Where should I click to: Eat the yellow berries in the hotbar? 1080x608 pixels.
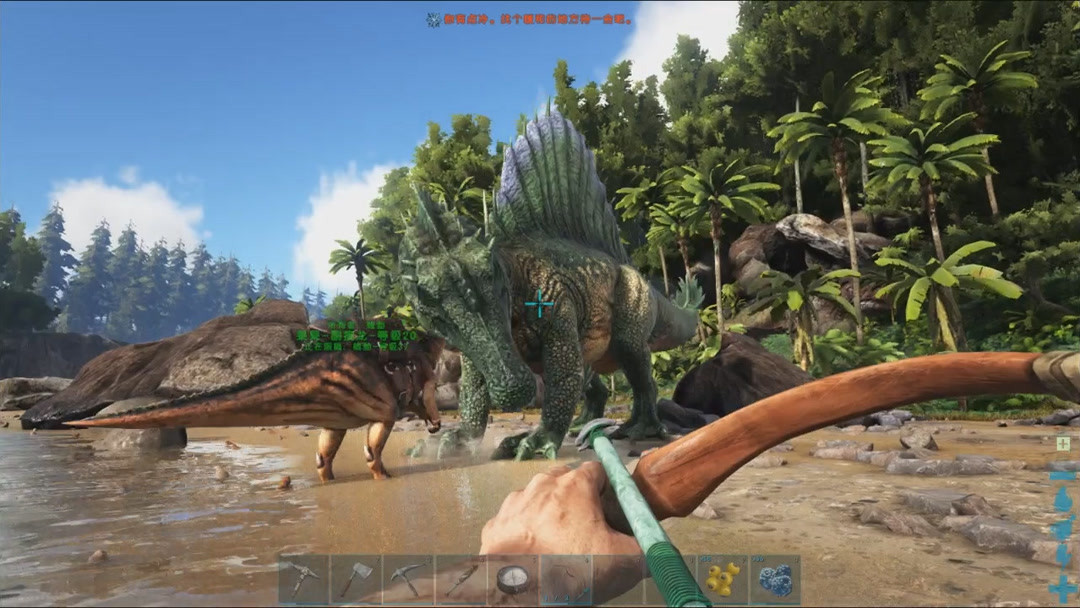tap(722, 580)
